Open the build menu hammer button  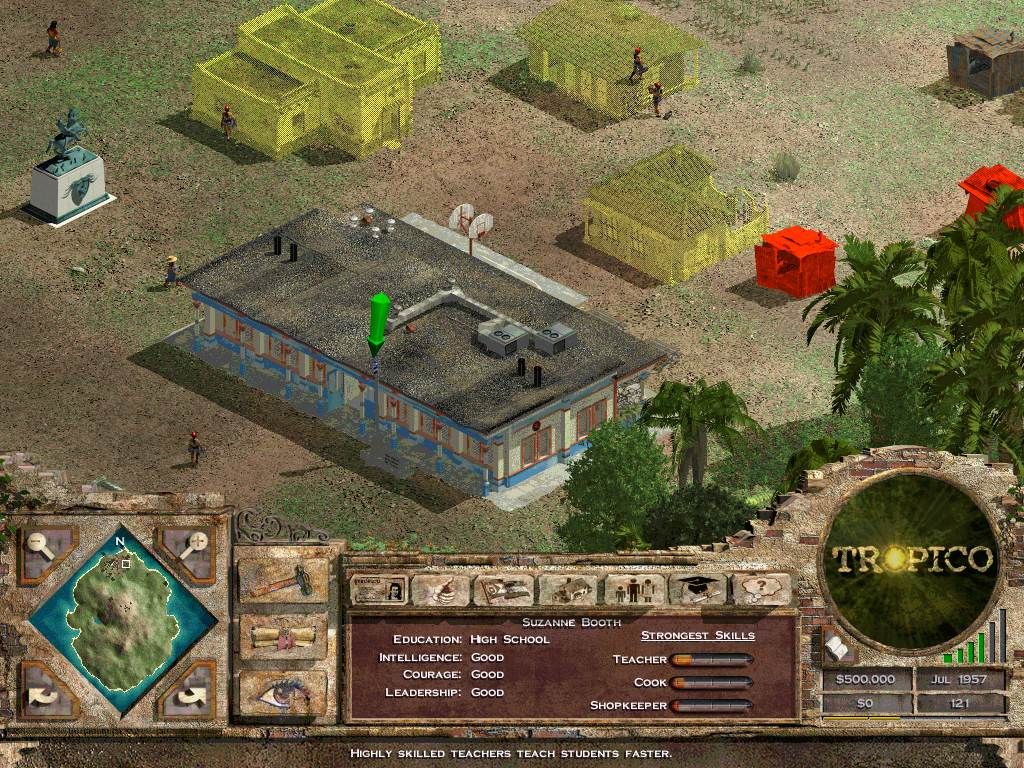282,581
